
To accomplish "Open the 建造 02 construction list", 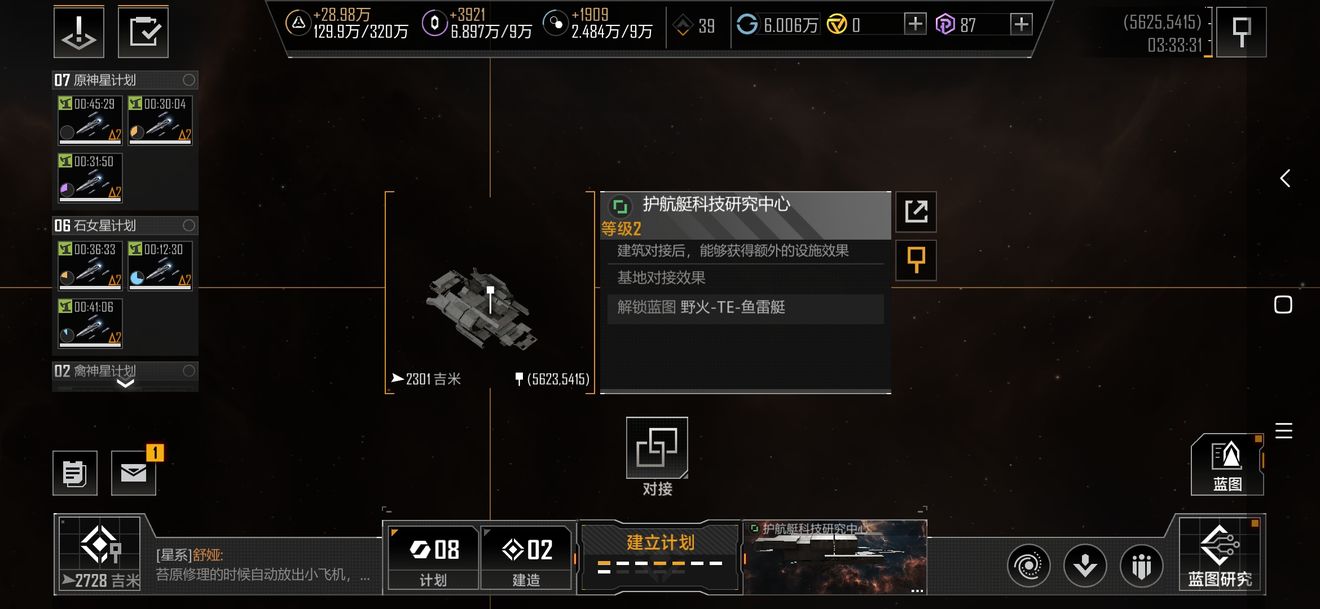I will pyautogui.click(x=526, y=557).
